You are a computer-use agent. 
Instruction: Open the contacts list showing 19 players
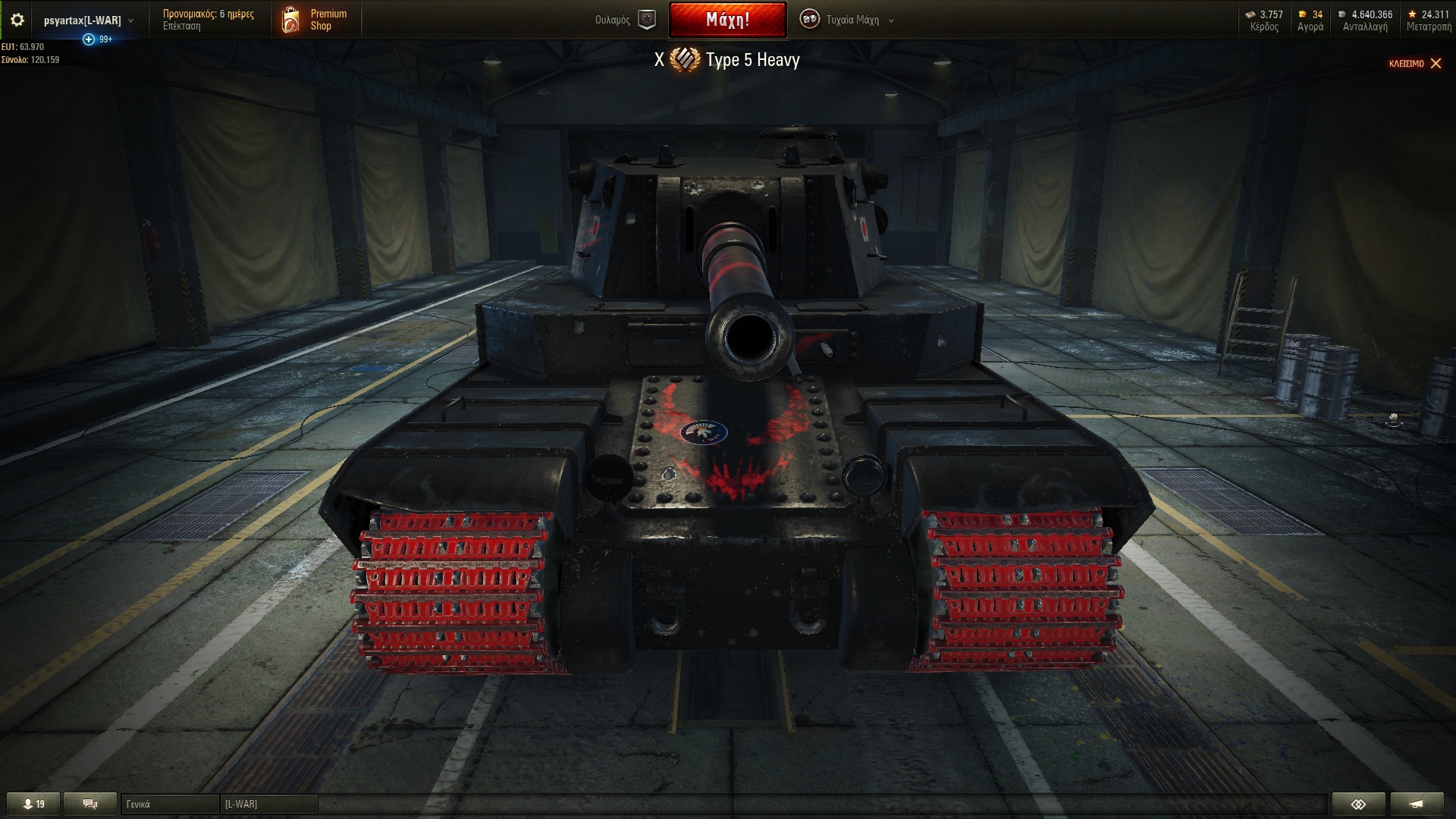(x=34, y=803)
